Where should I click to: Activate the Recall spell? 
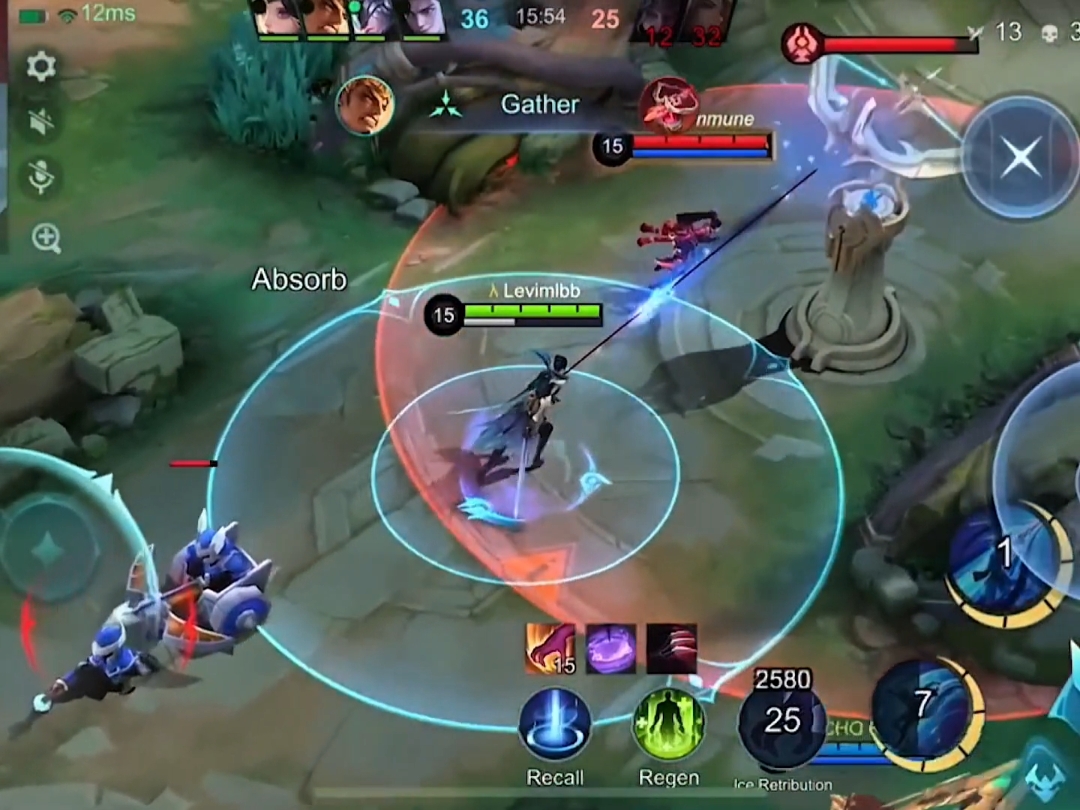click(555, 724)
